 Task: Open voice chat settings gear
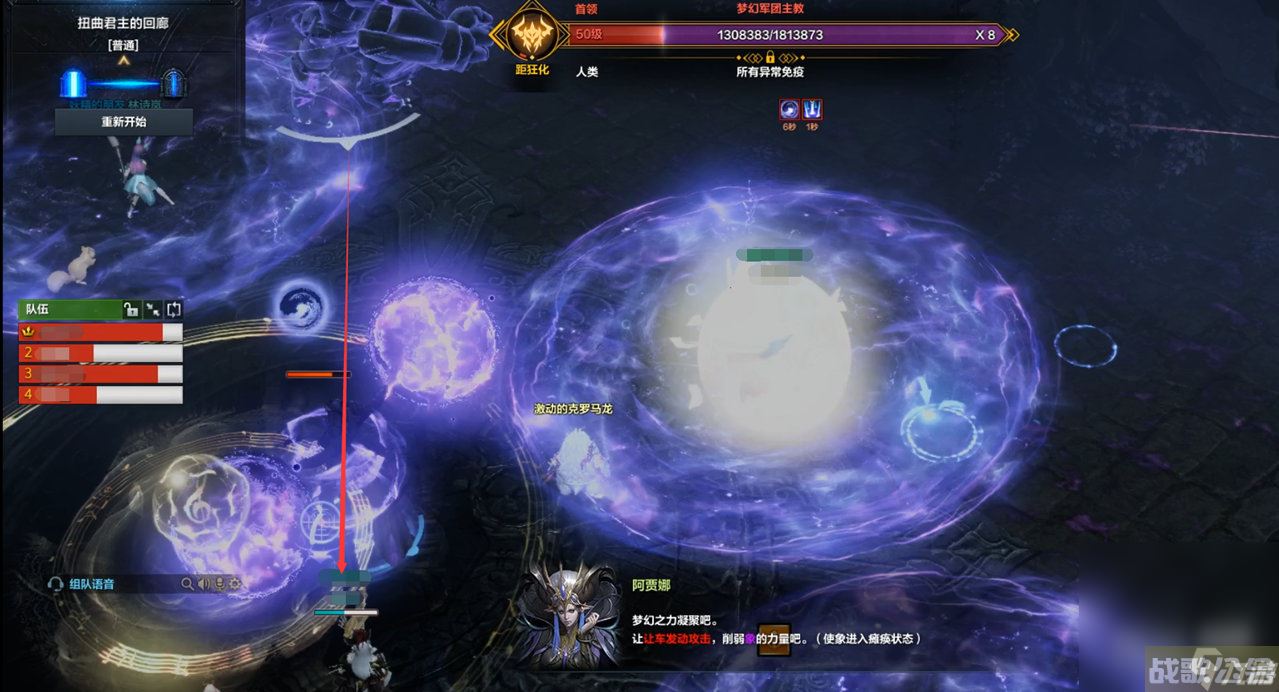coord(235,584)
